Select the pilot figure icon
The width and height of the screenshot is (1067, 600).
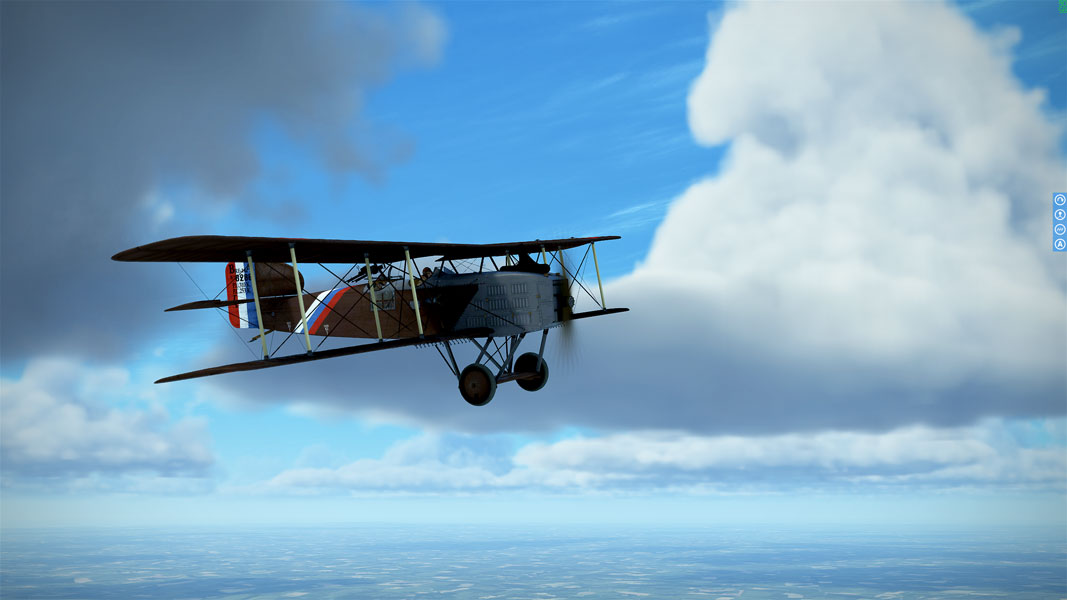[1059, 215]
